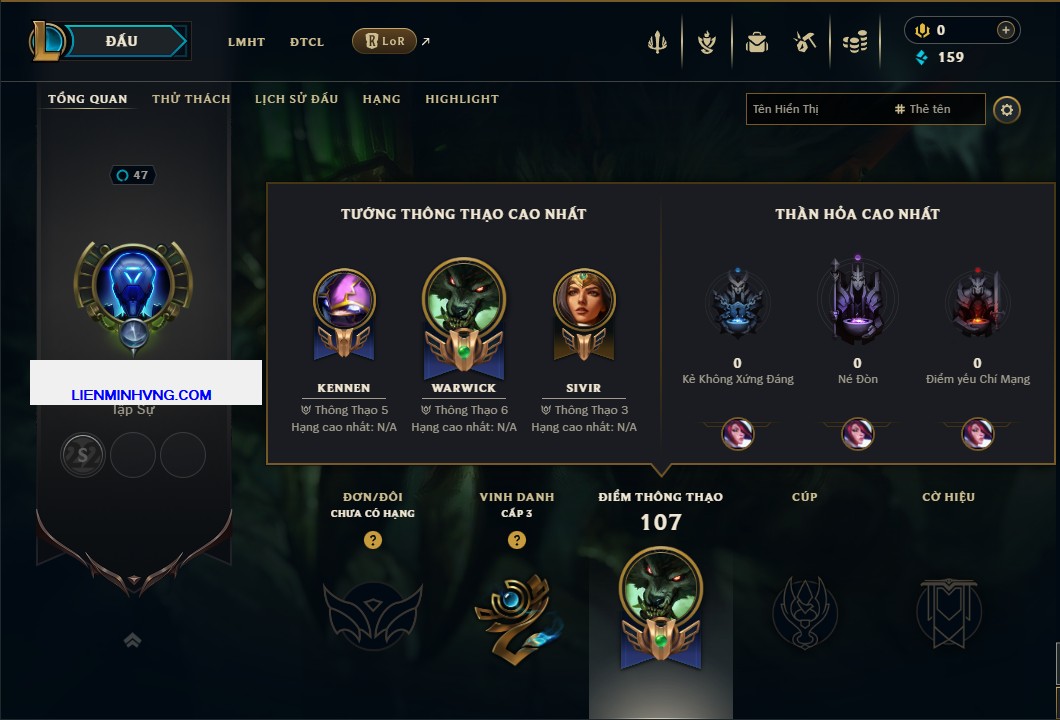Image resolution: width=1060 pixels, height=720 pixels.
Task: Open the coin stack store icon
Action: (854, 42)
